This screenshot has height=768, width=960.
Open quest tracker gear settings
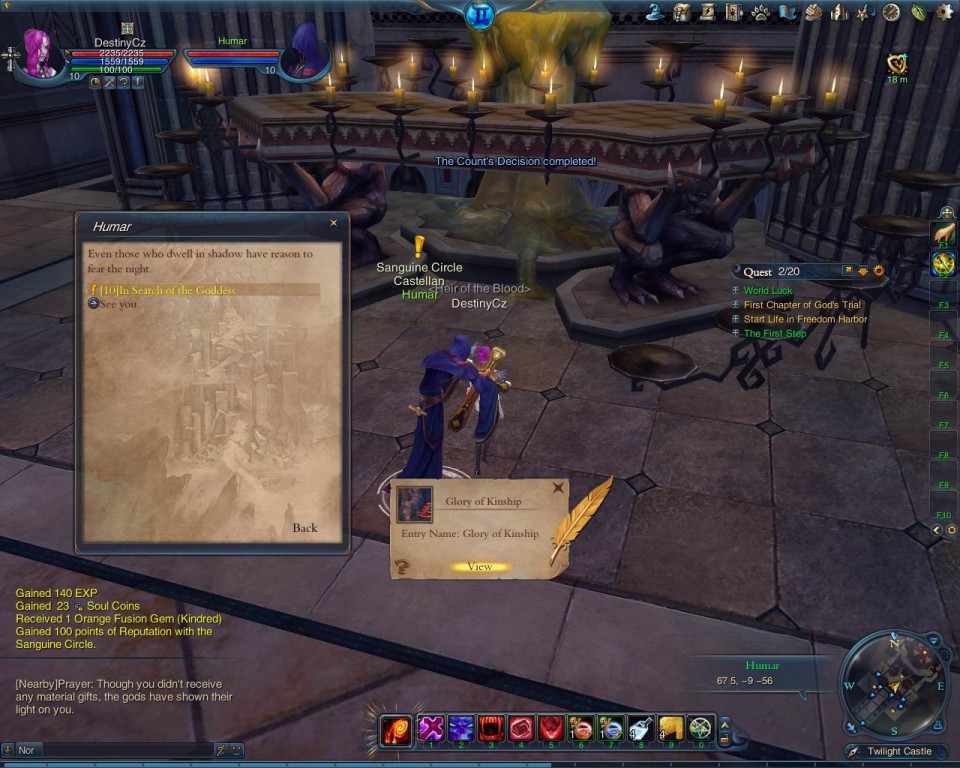879,271
